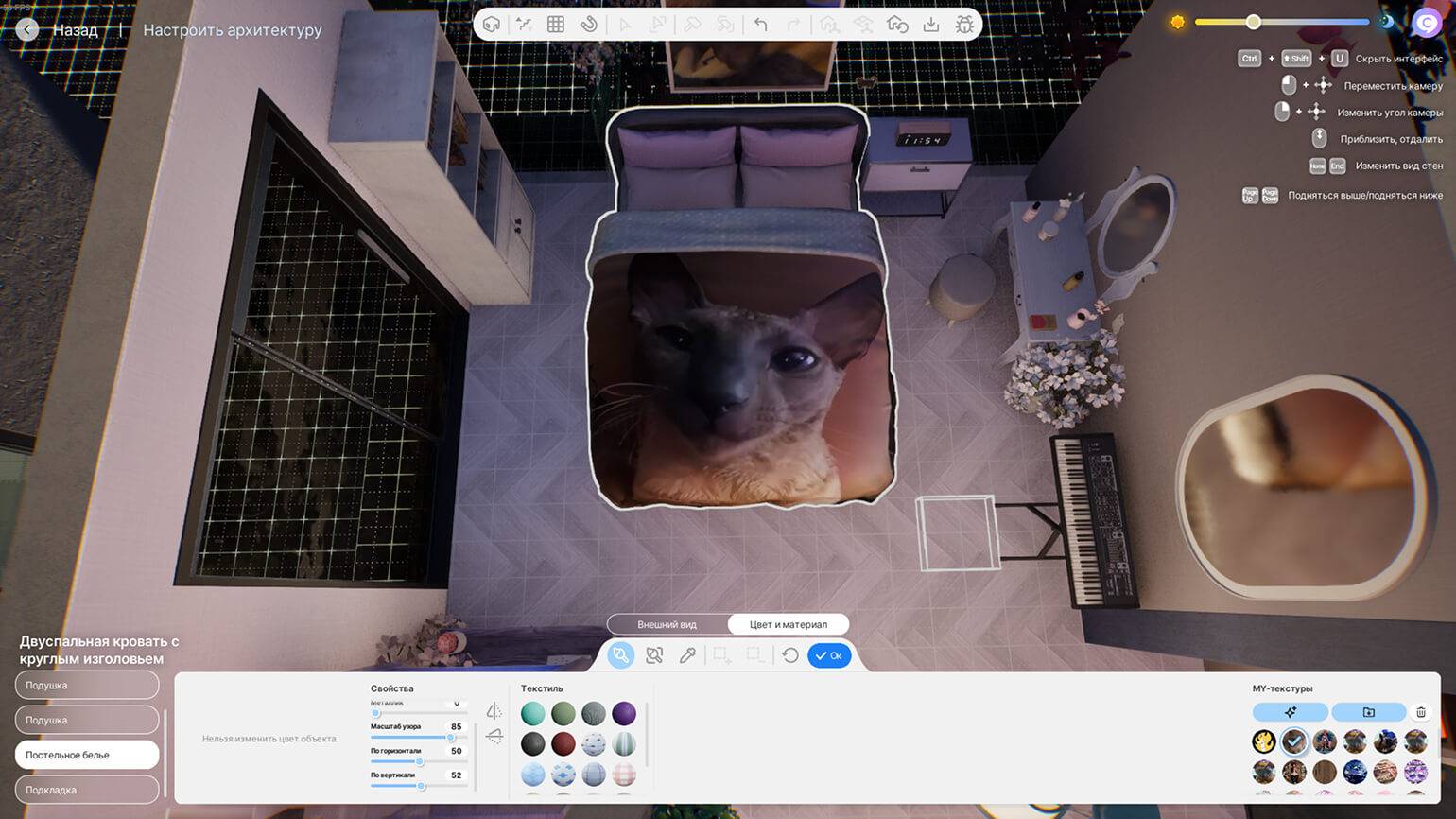Select the yellow flame custom texture
This screenshot has height=819, width=1456.
point(1264,741)
